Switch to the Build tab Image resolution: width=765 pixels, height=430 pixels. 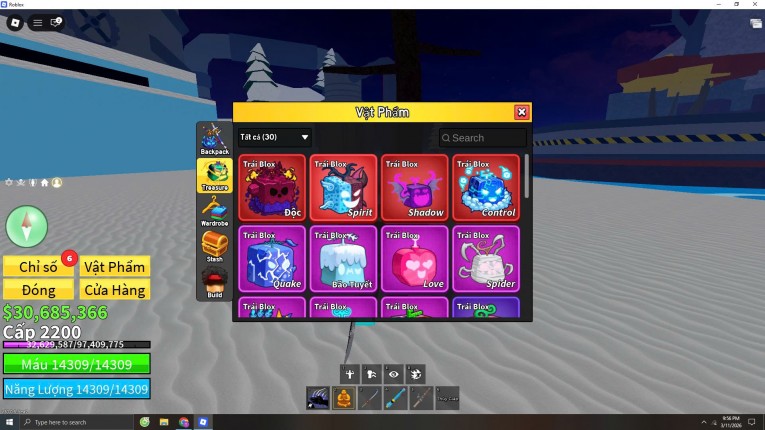click(x=214, y=283)
